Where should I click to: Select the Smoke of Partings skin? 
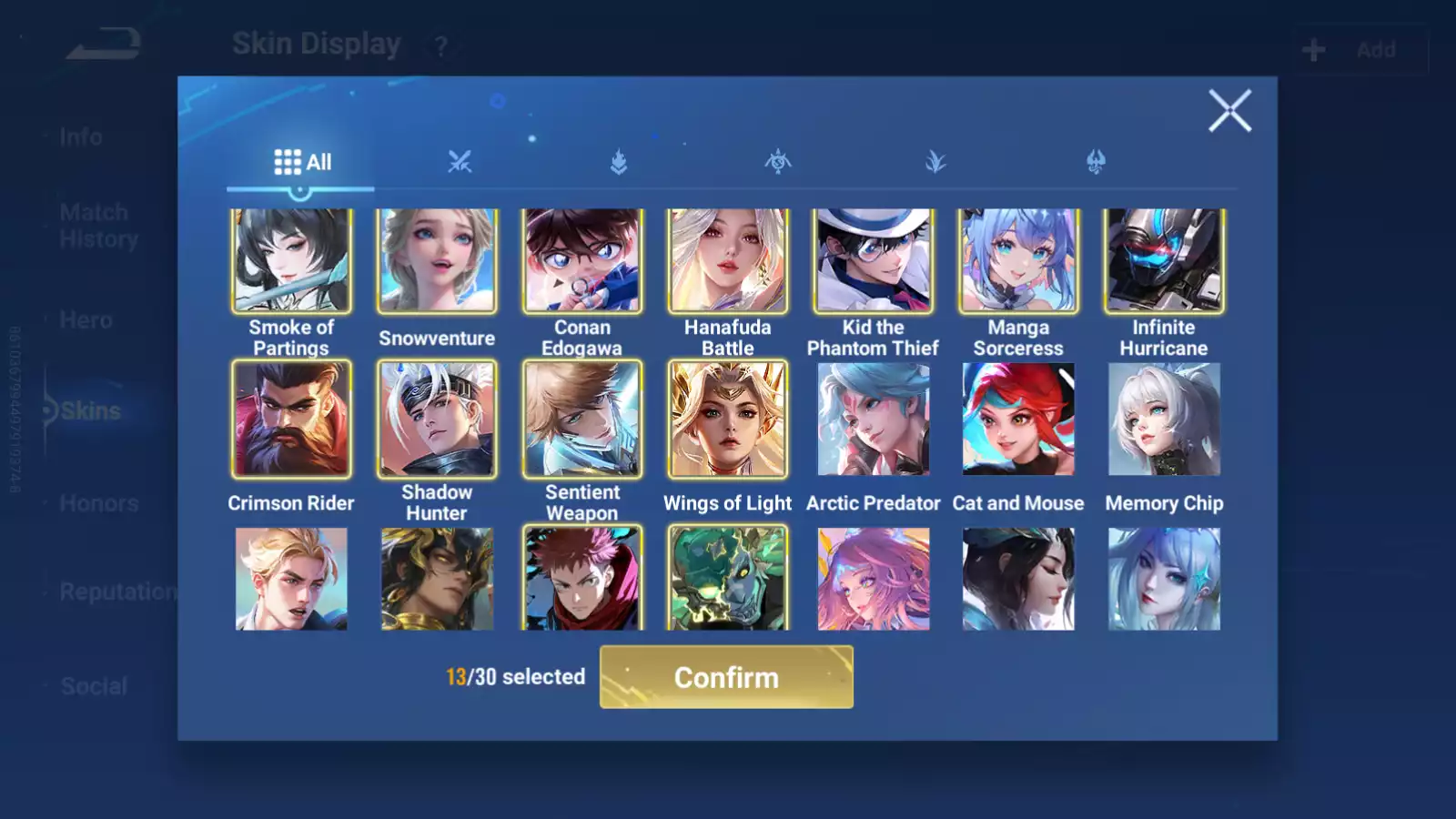tap(291, 260)
